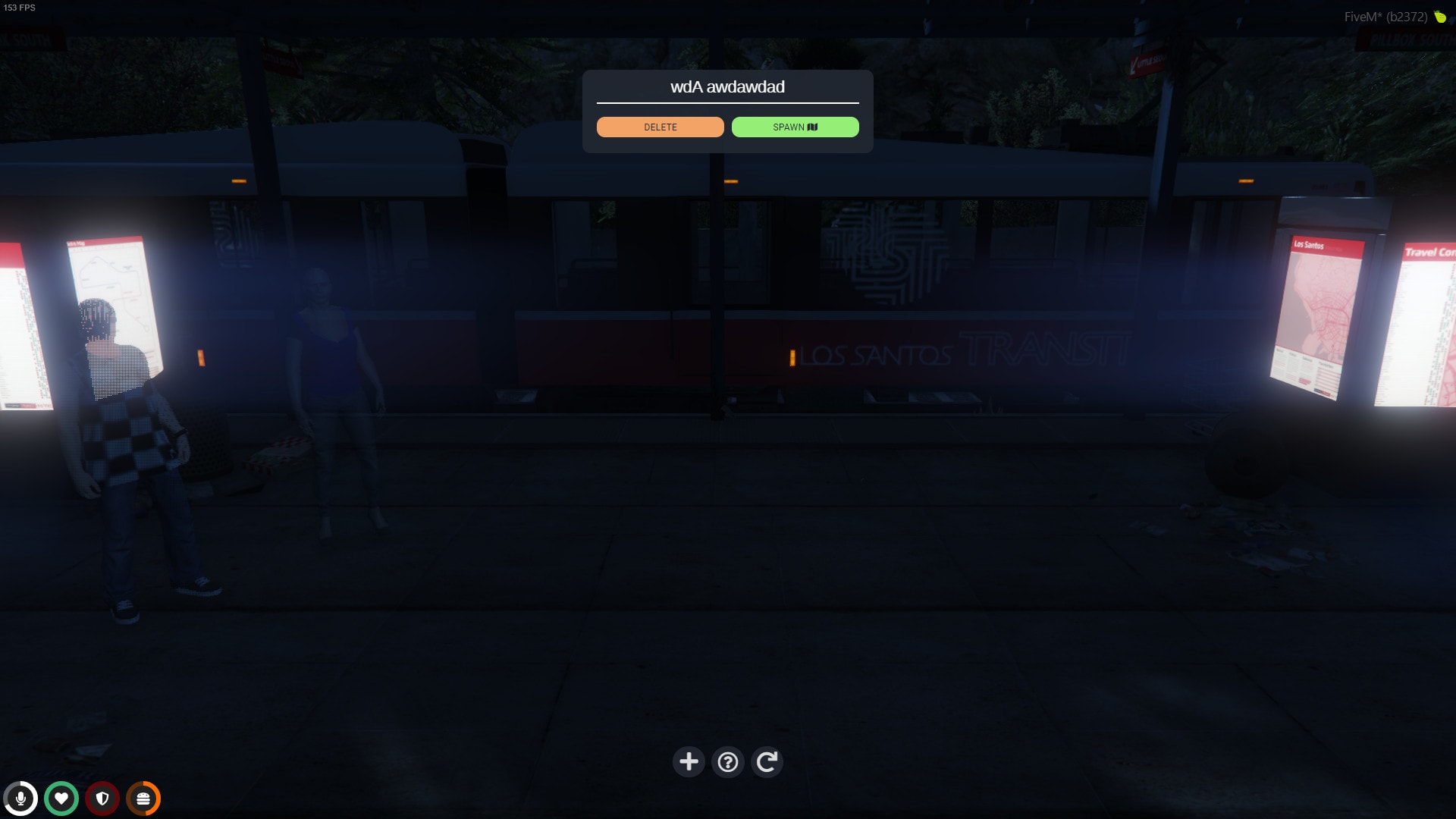Click the heart health indicator icon
Screen dimensions: 1456x819
[x=61, y=798]
